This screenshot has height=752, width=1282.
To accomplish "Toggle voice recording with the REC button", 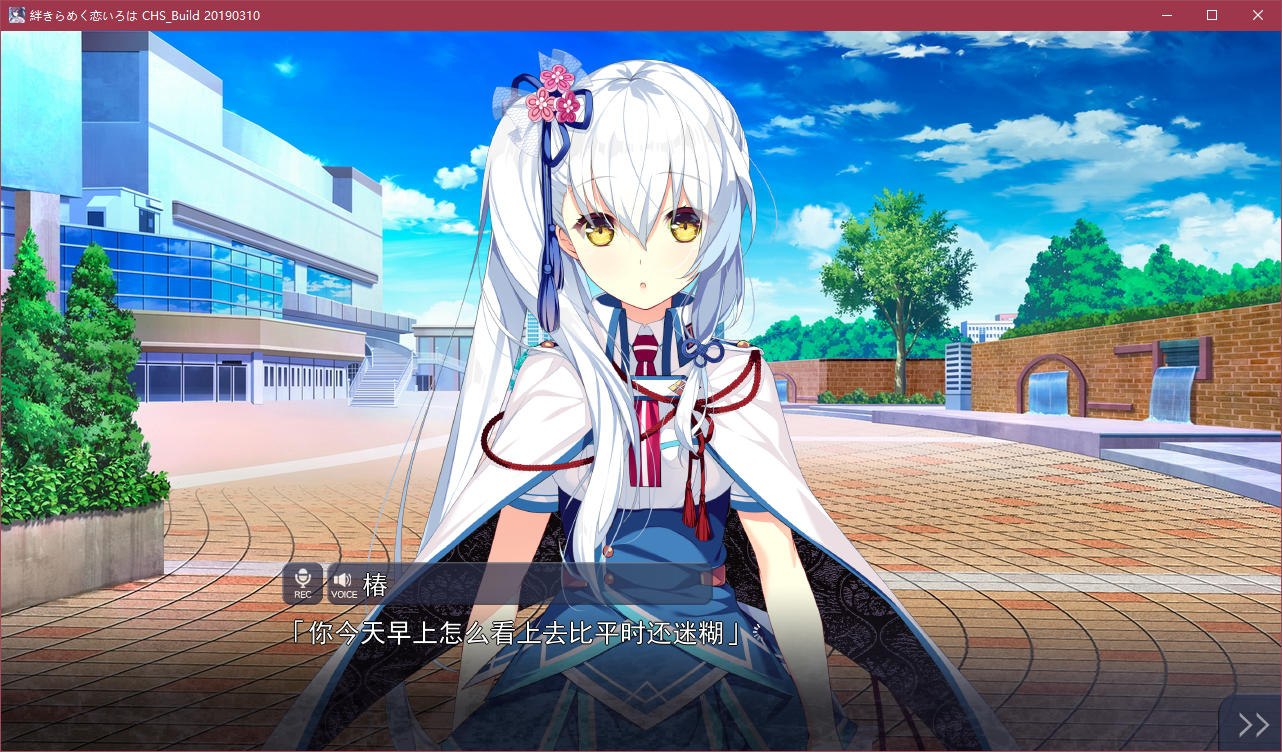I will click(x=303, y=583).
